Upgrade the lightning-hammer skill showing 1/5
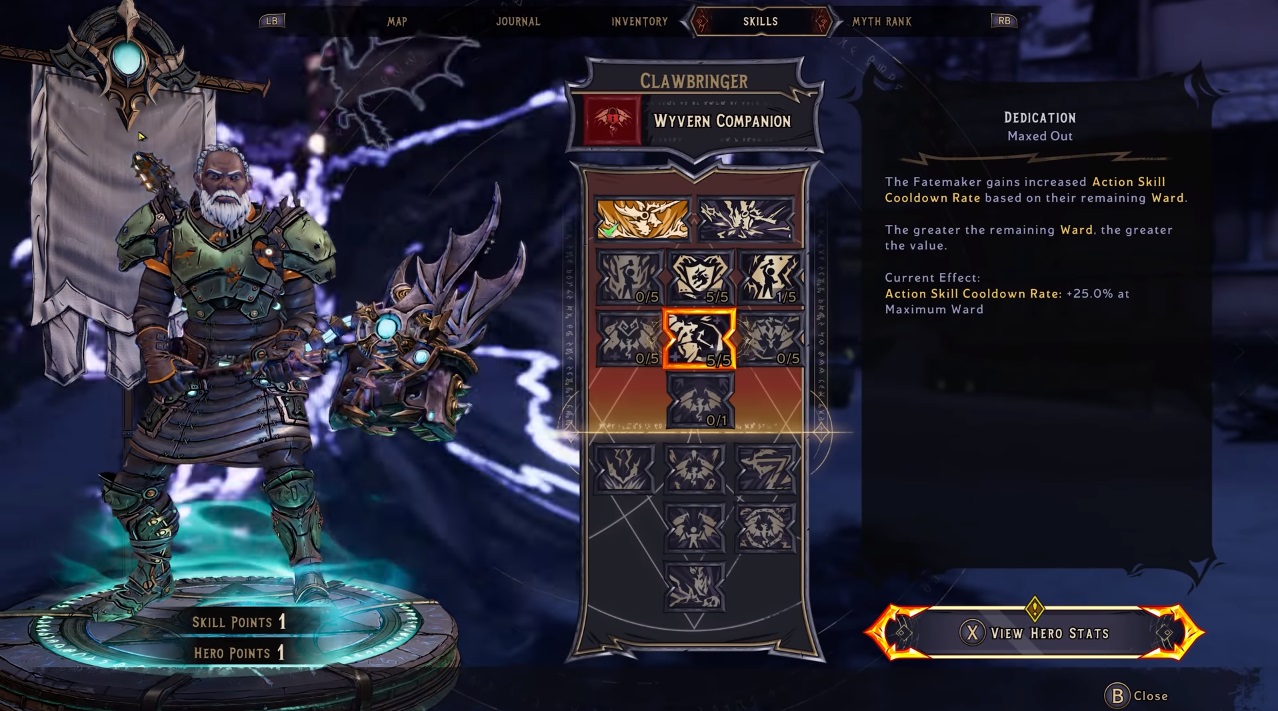Viewport: 1278px width, 711px height. click(769, 277)
